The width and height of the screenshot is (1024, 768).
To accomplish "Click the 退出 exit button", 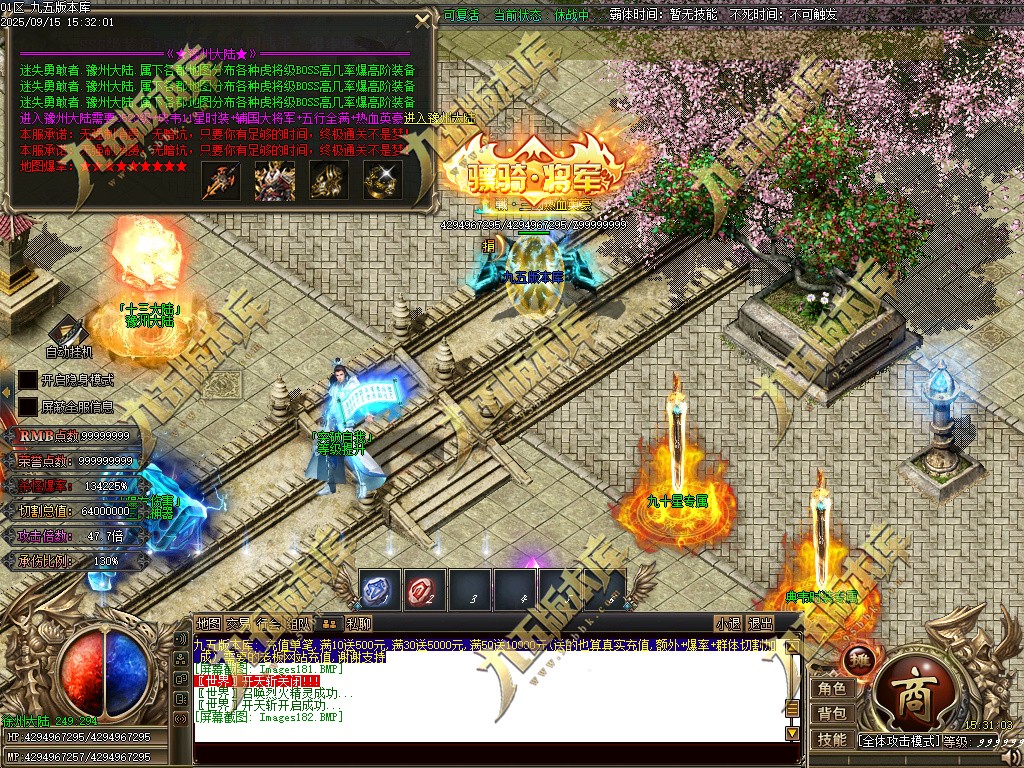I will coord(760,623).
